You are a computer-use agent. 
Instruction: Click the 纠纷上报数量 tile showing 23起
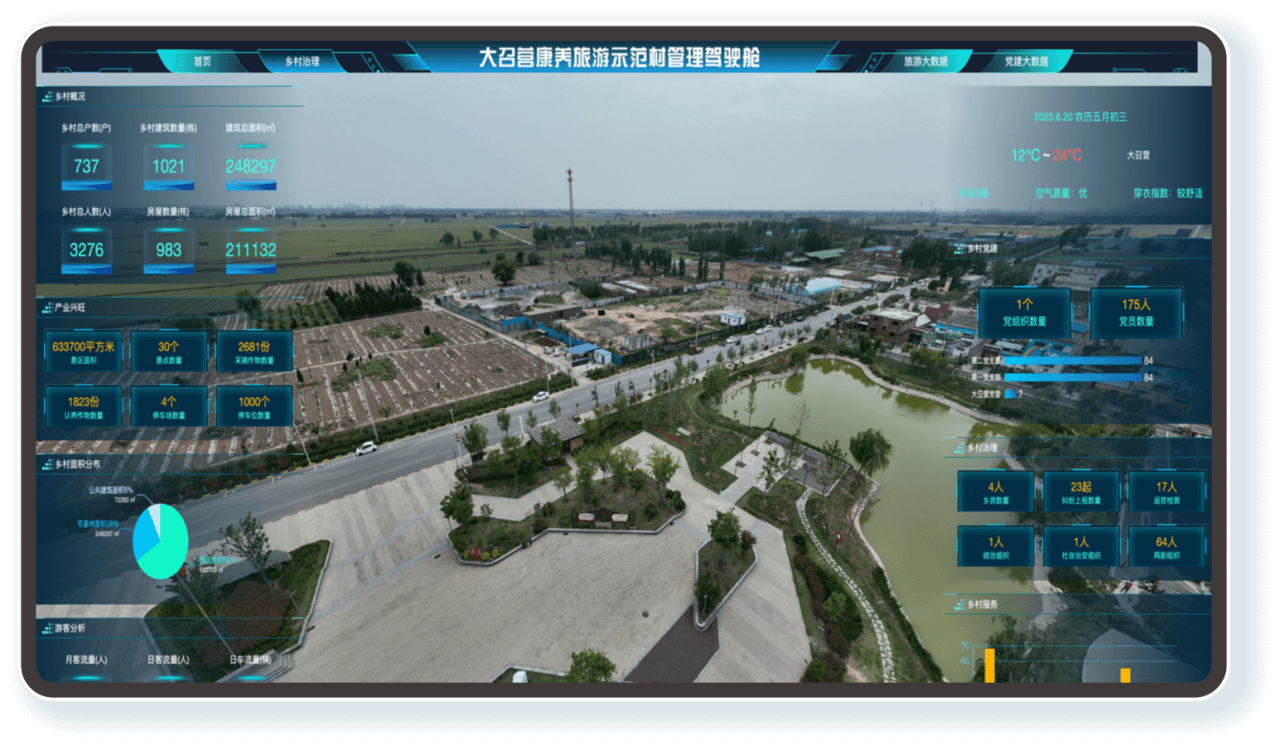[x=1081, y=492]
